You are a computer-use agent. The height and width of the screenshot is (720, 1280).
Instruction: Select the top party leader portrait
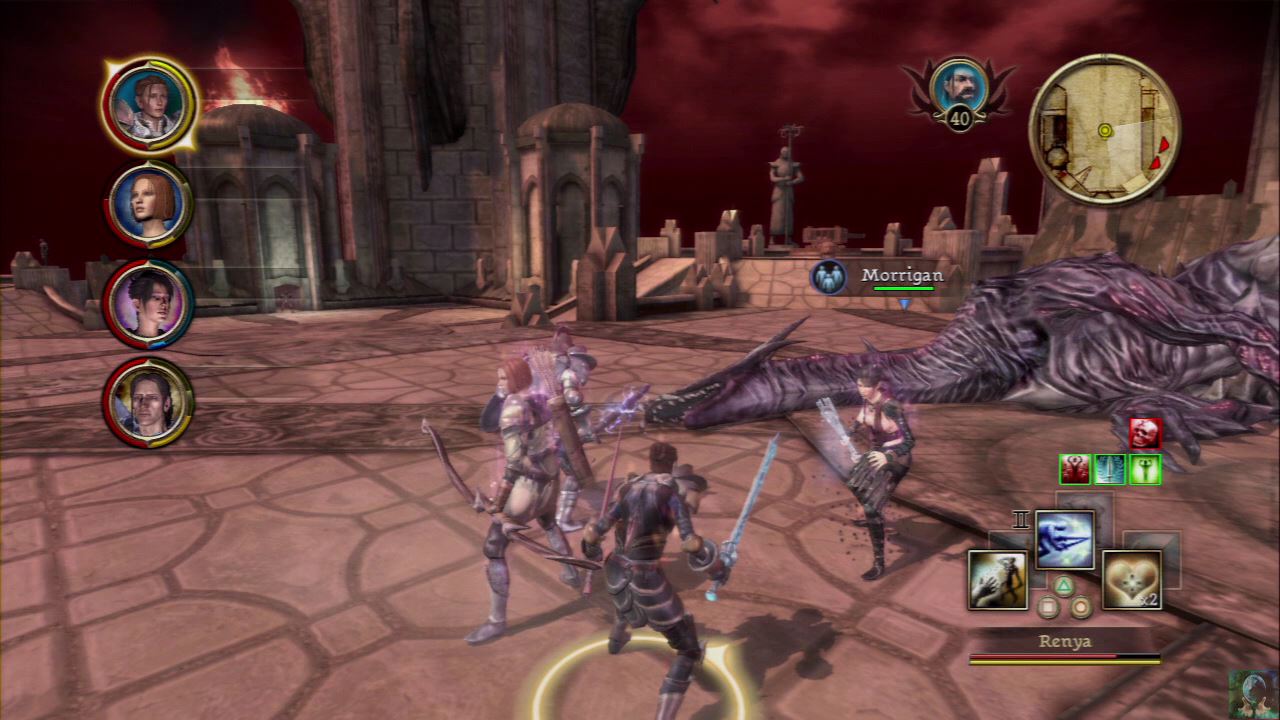point(149,104)
